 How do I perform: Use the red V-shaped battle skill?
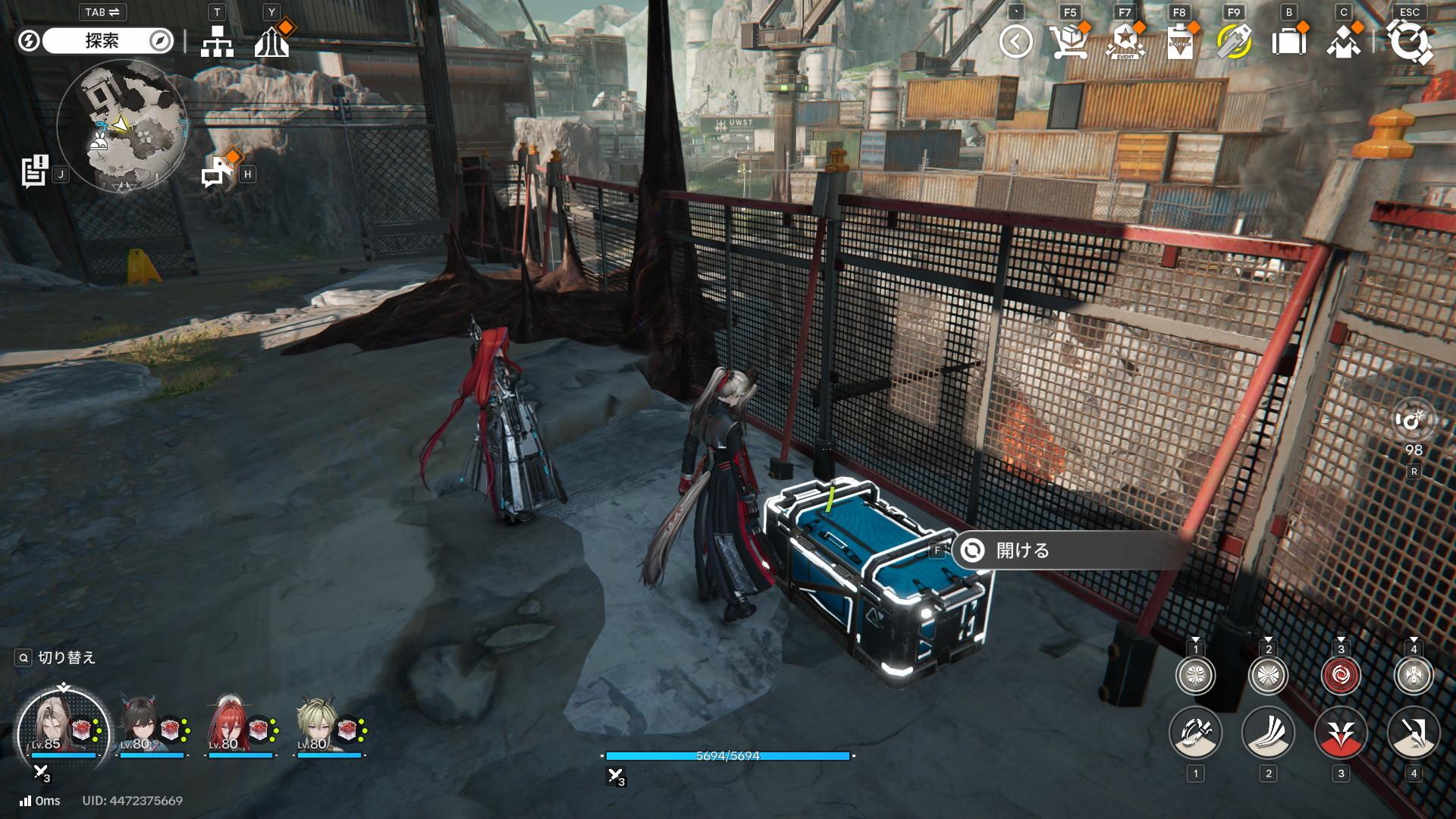tap(1341, 733)
